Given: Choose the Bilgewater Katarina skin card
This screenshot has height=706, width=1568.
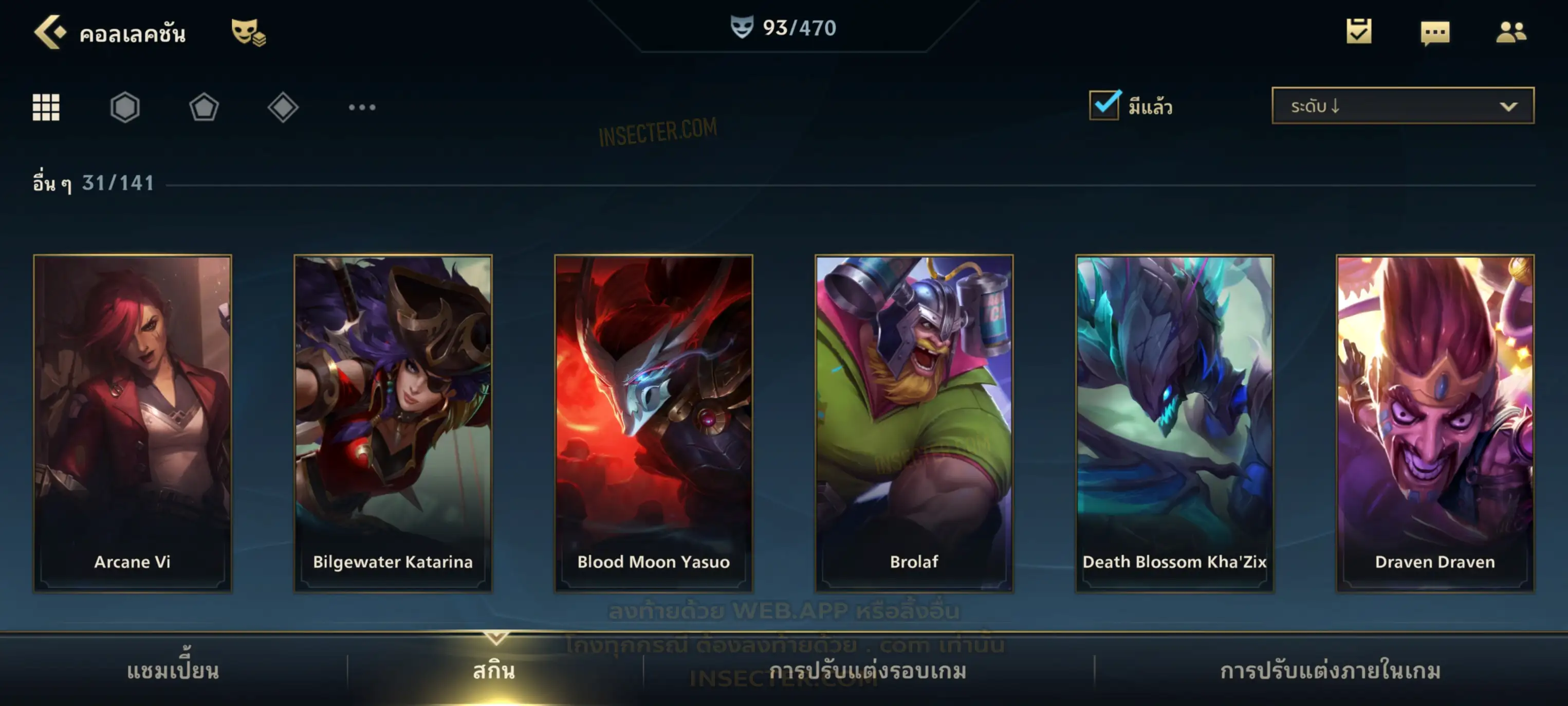Looking at the screenshot, I should pos(393,423).
